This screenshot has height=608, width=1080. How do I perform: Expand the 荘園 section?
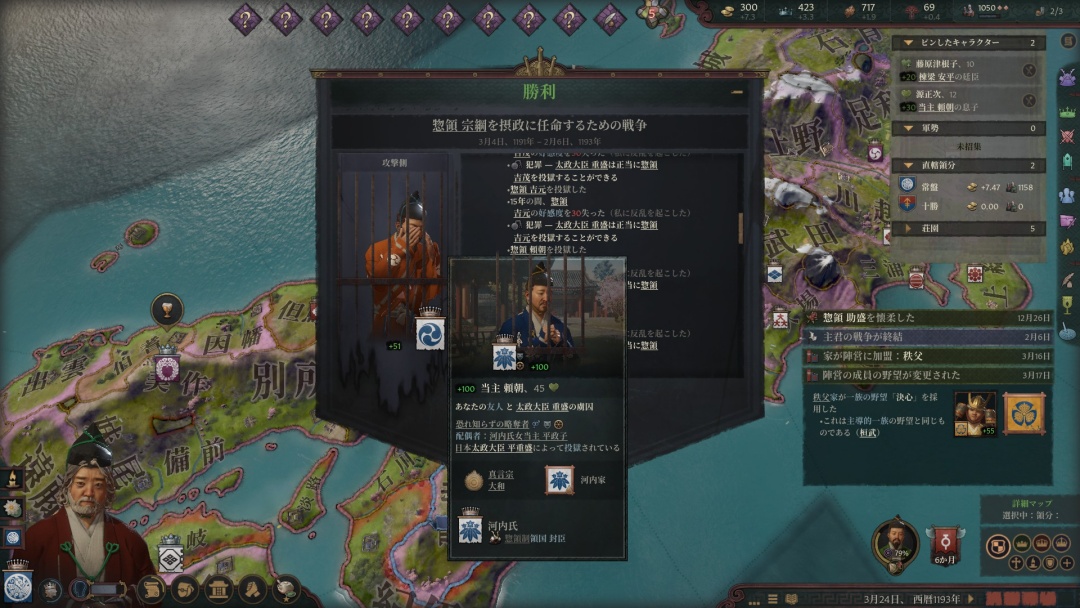pyautogui.click(x=908, y=228)
